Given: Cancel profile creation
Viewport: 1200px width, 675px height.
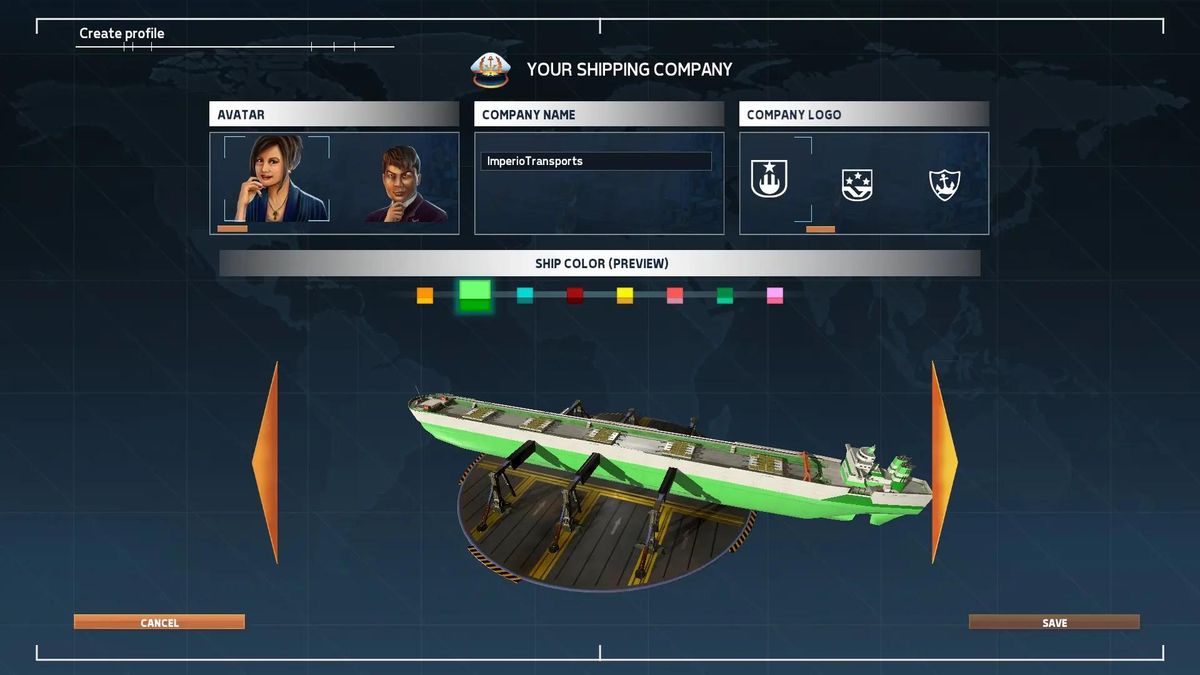Looking at the screenshot, I should [x=159, y=622].
